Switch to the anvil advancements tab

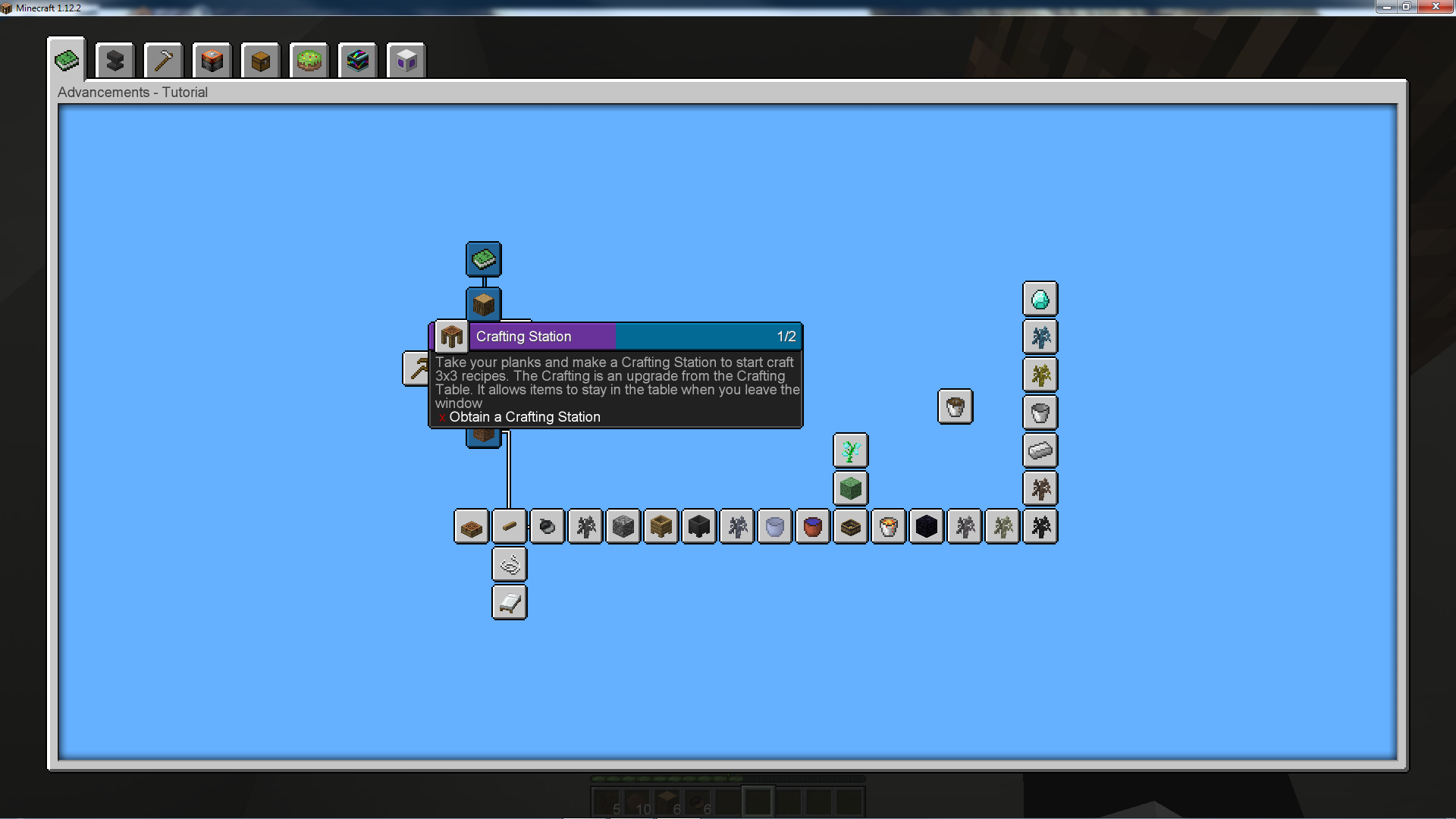click(115, 60)
